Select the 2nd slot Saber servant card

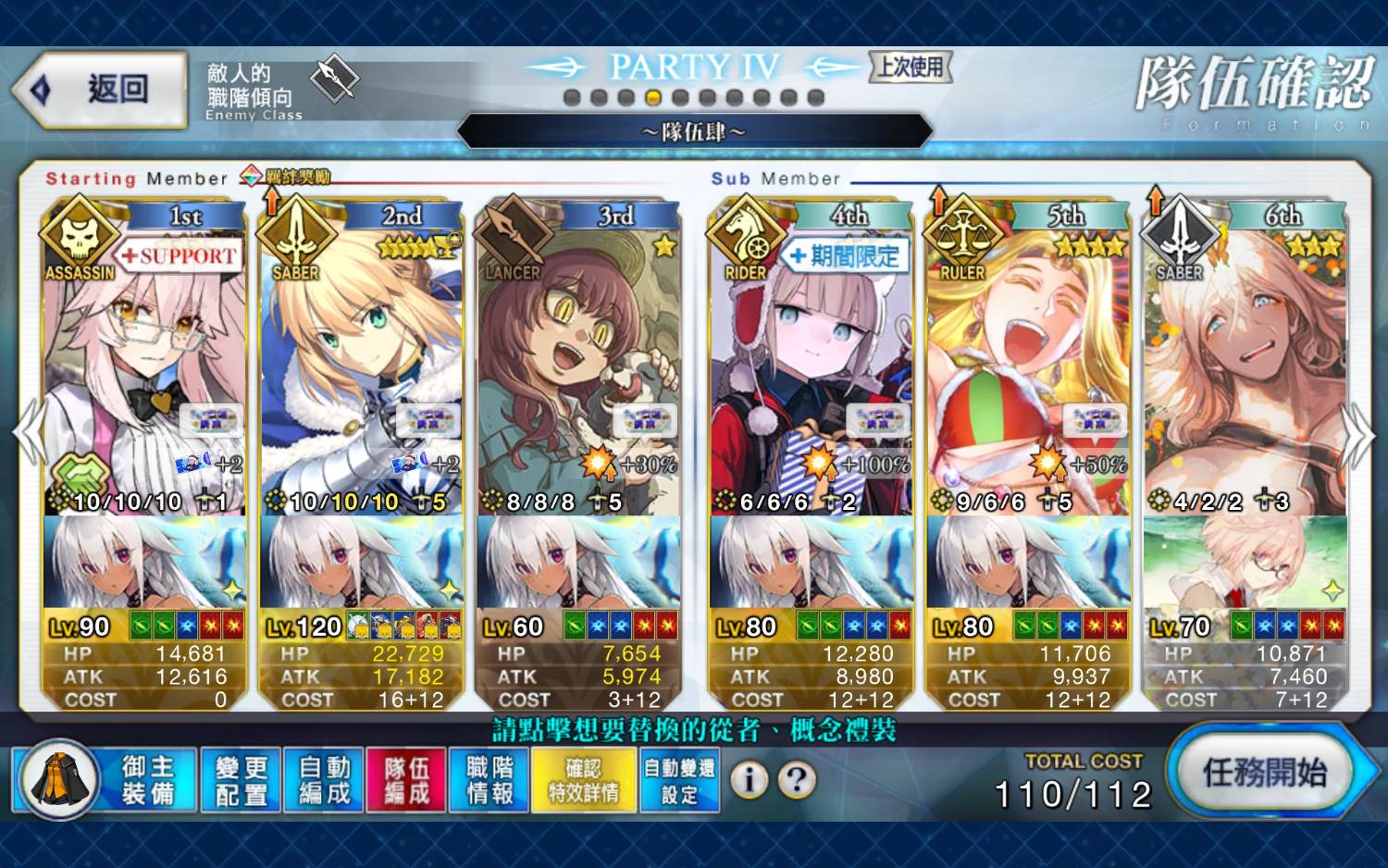tap(361, 370)
